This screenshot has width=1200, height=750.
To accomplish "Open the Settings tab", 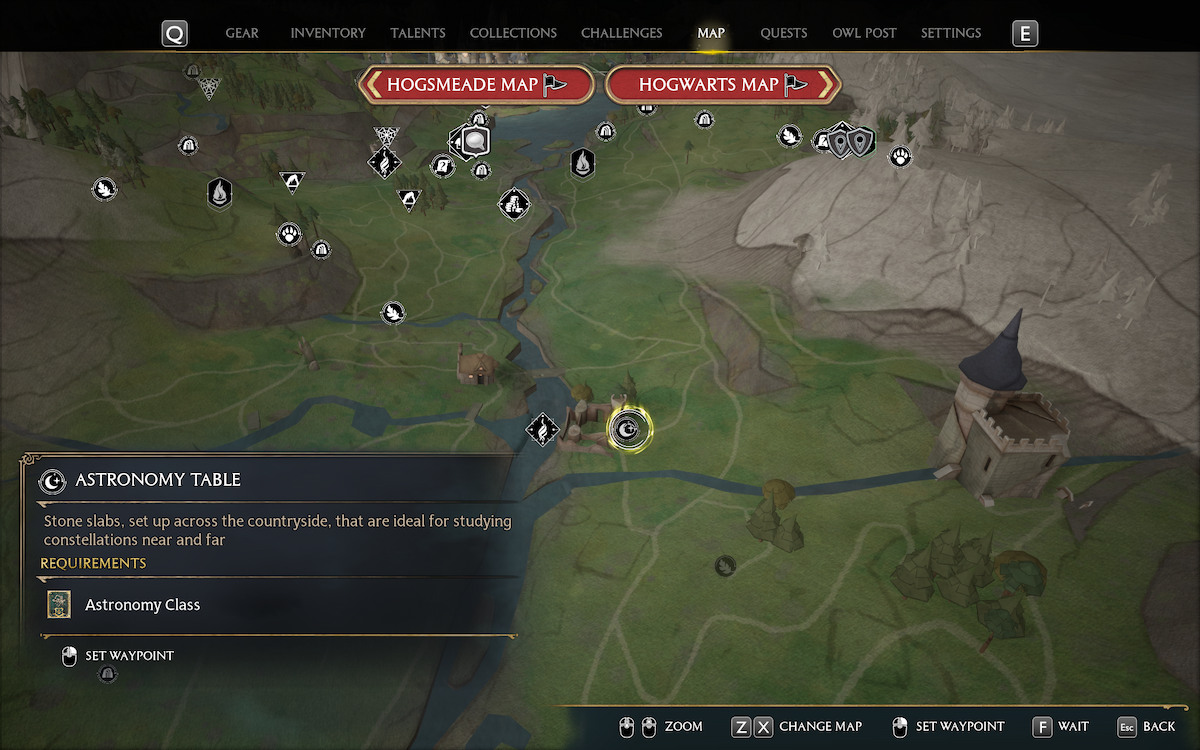I will tap(951, 33).
